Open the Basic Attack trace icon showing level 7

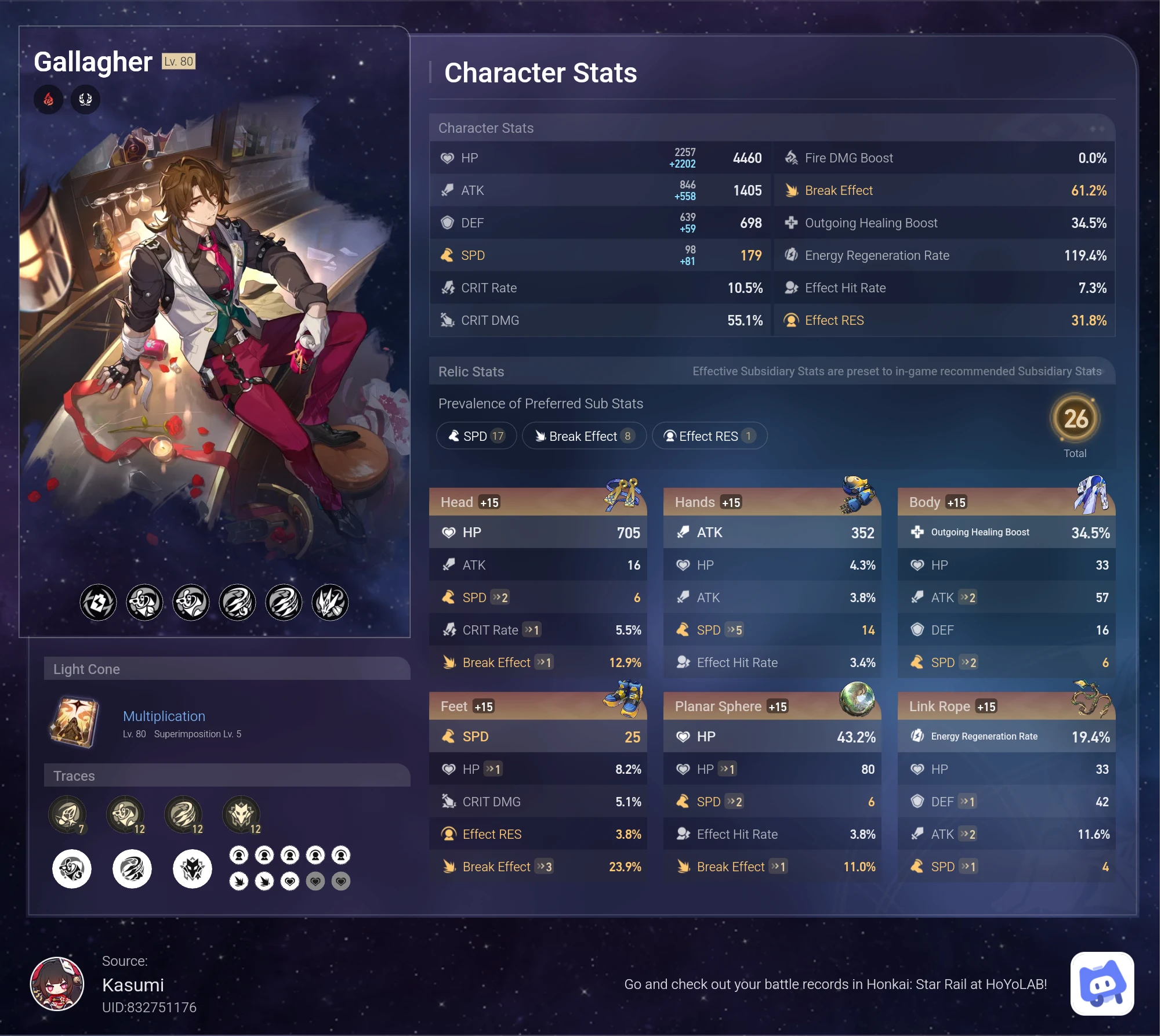coord(68,814)
